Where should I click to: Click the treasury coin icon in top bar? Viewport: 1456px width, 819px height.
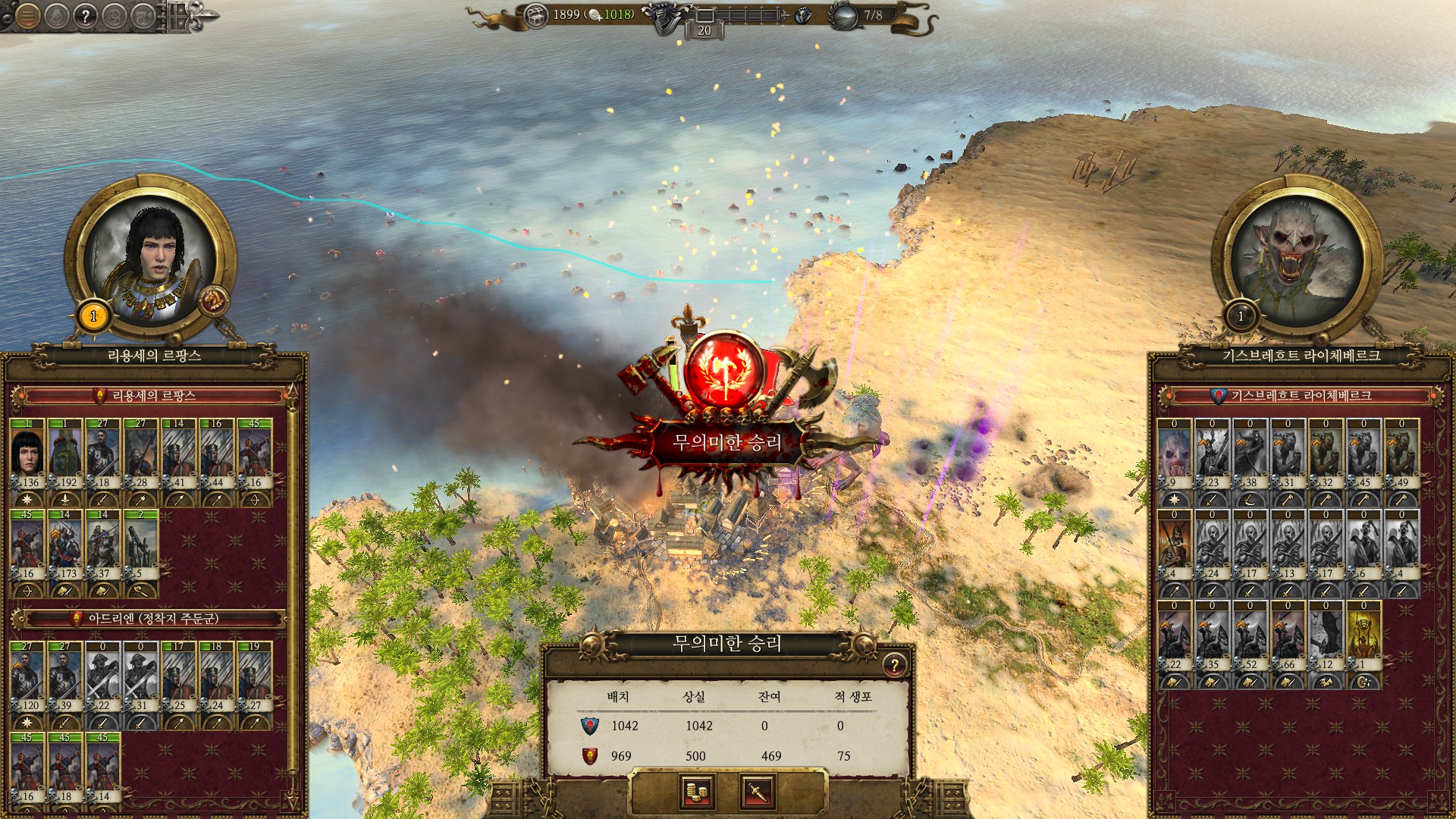pos(536,15)
